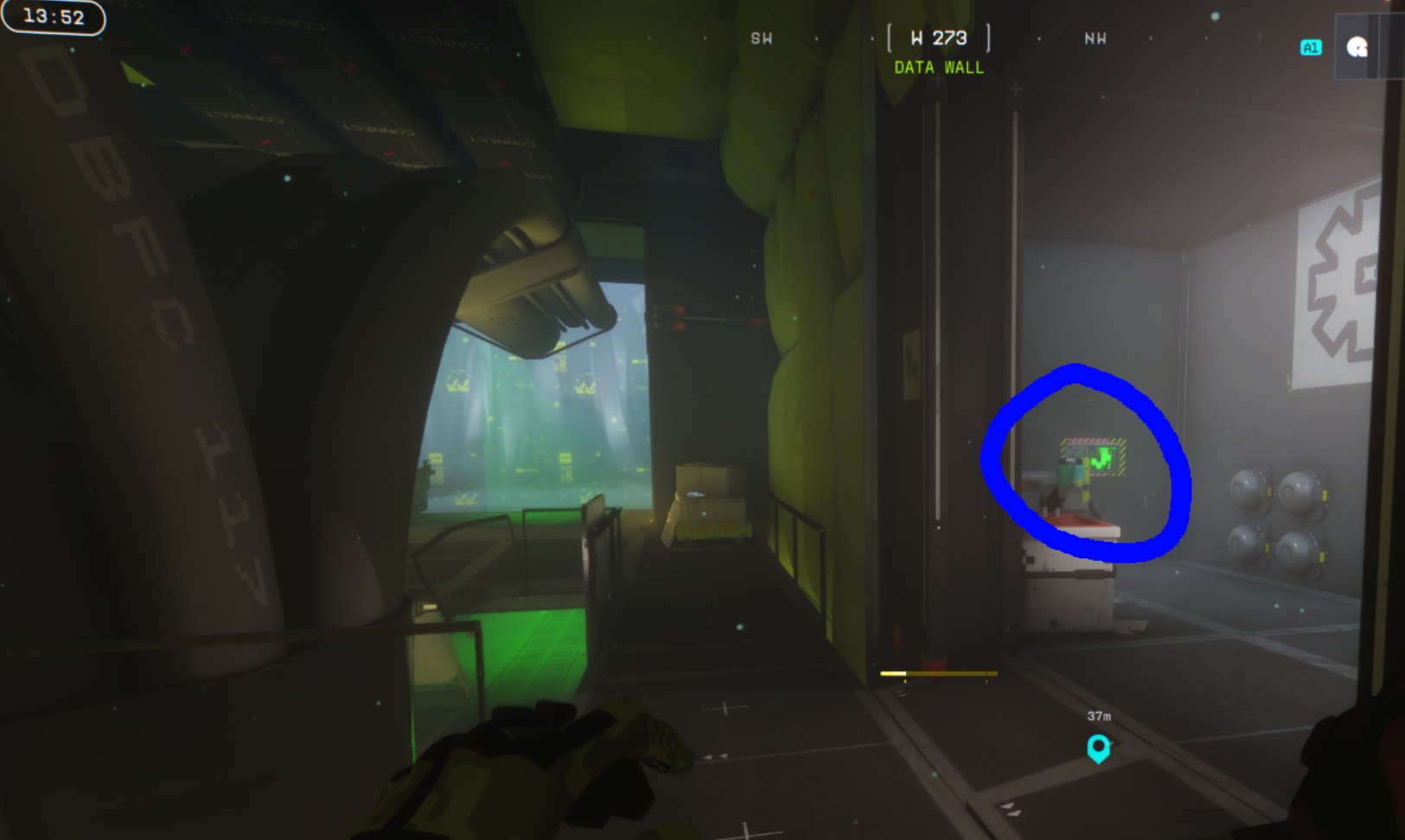
Task: Select the green arrow hazard sign
Action: coord(1093,455)
